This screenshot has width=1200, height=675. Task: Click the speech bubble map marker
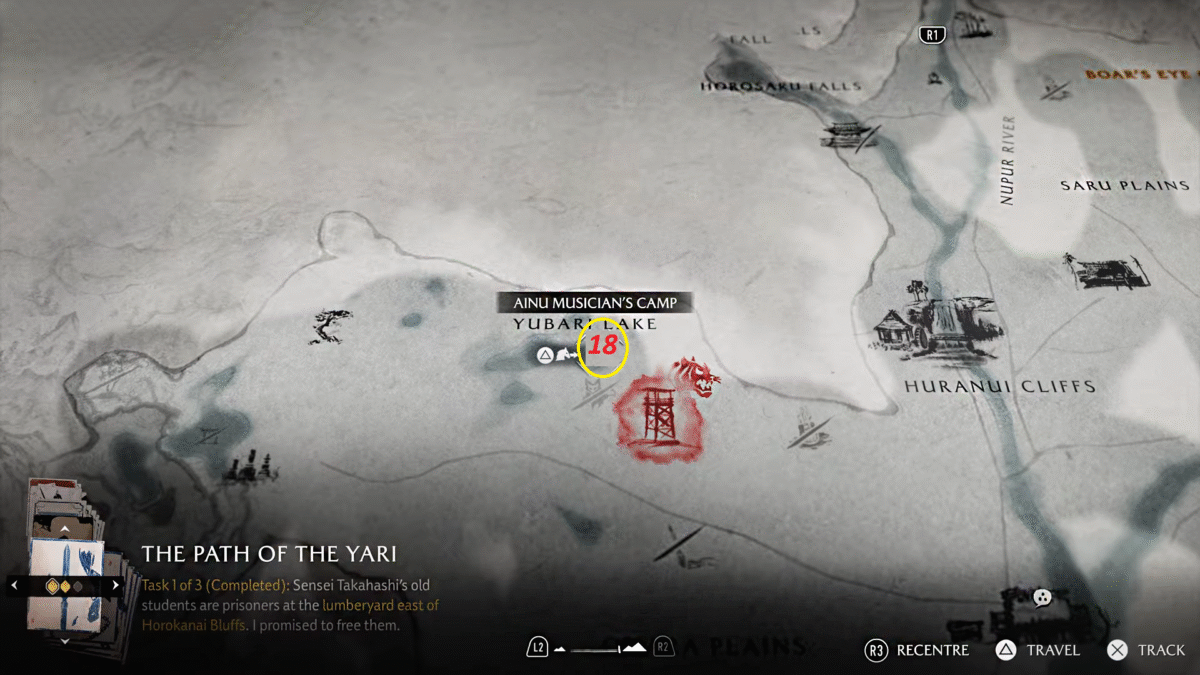(1042, 598)
